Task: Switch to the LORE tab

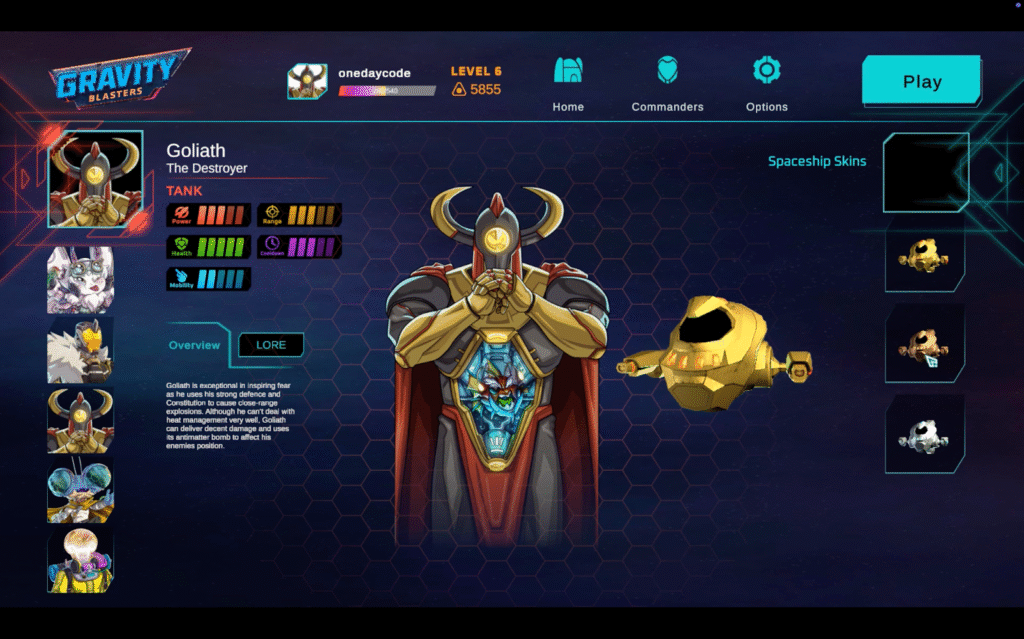Action: click(x=271, y=345)
